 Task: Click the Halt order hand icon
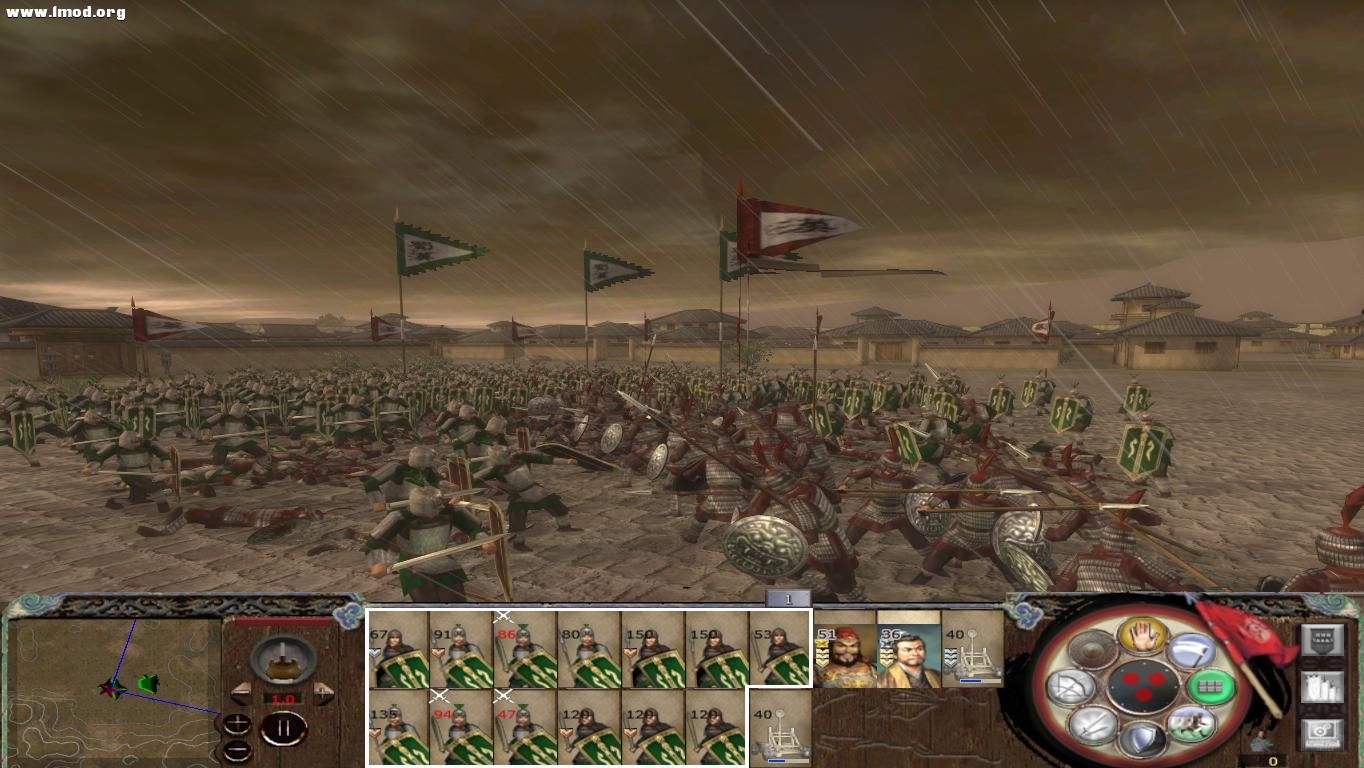[x=1143, y=637]
